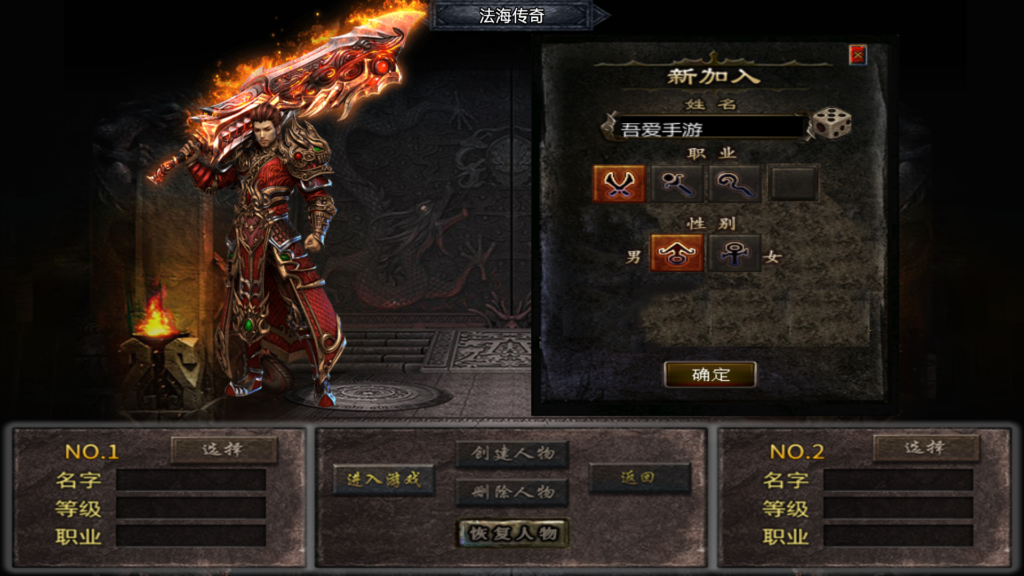Viewport: 1024px width, 576px height.
Task: Select the male (男) gender icon
Action: pos(677,254)
